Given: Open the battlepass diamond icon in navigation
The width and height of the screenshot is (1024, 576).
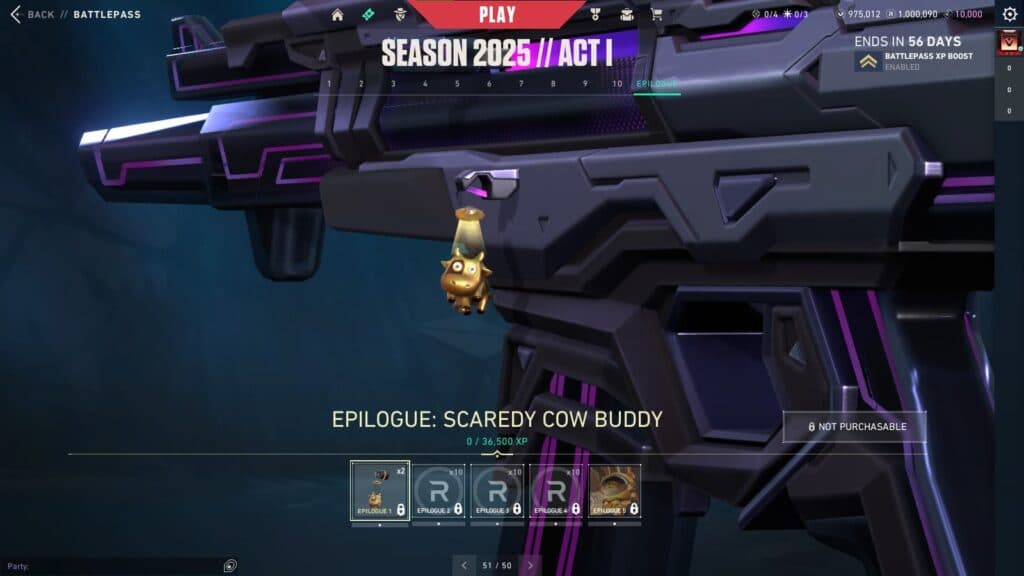Looking at the screenshot, I should tap(368, 15).
